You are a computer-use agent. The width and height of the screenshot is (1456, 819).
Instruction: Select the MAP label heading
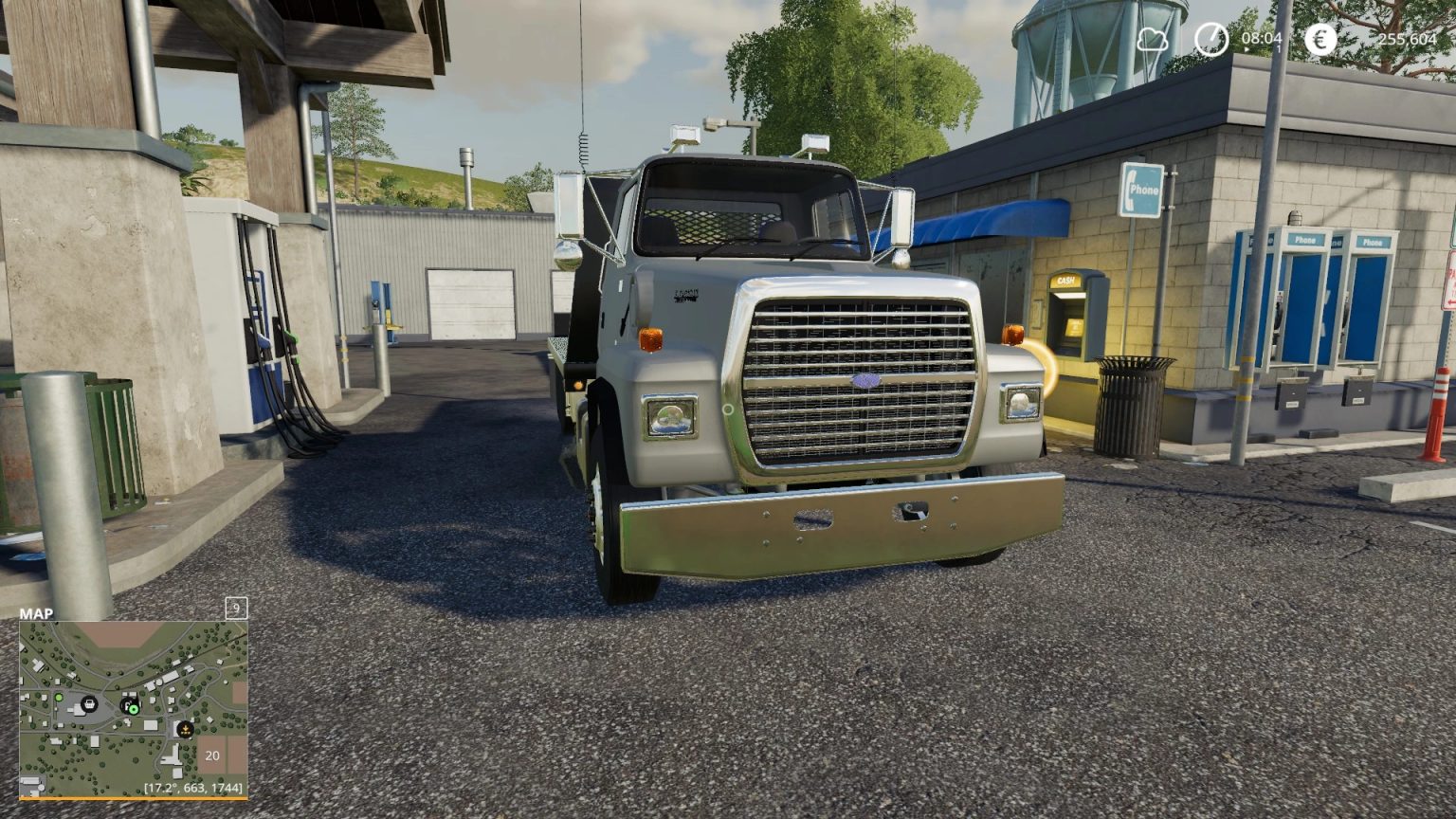click(x=35, y=614)
